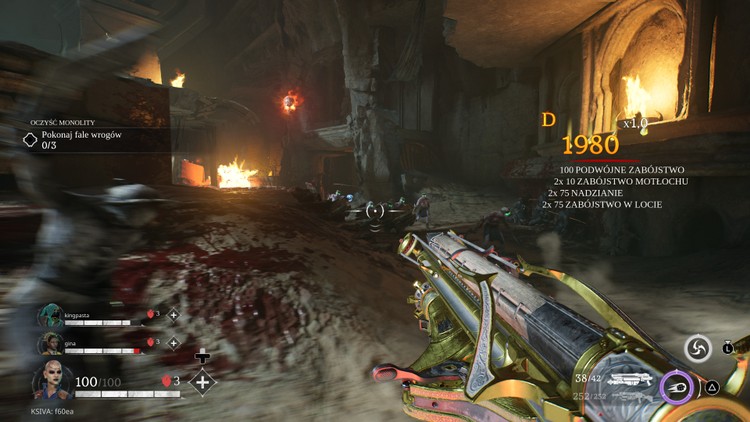Click kingpasta's teammate portrait
750x422 pixels.
[x=50, y=316]
